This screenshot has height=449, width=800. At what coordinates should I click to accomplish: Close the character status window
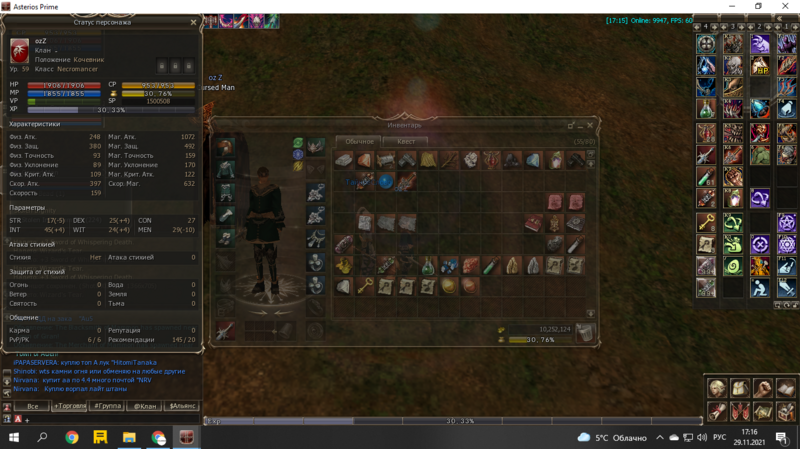pos(194,22)
